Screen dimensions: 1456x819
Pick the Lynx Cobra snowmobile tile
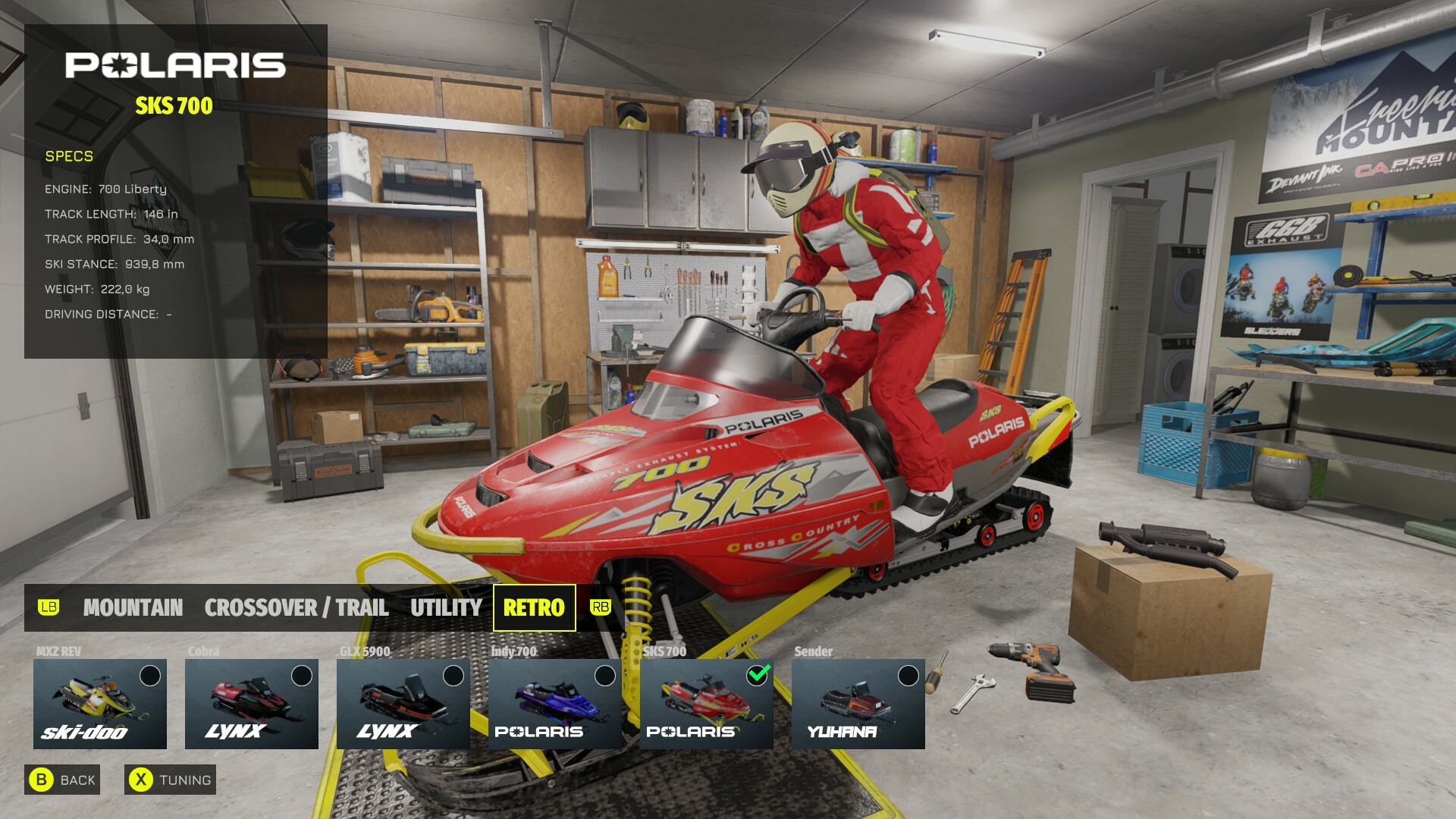(252, 704)
